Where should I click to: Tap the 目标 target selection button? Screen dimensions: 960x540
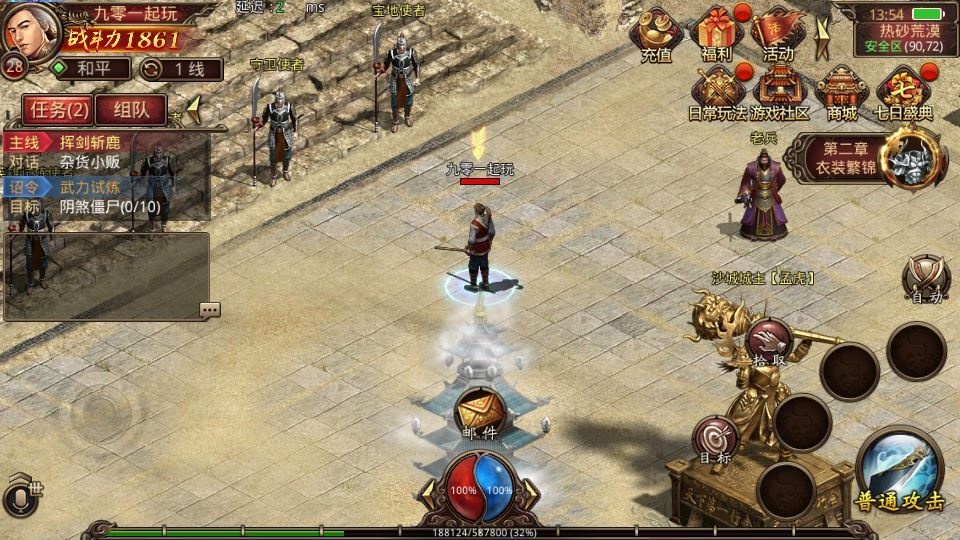point(716,440)
